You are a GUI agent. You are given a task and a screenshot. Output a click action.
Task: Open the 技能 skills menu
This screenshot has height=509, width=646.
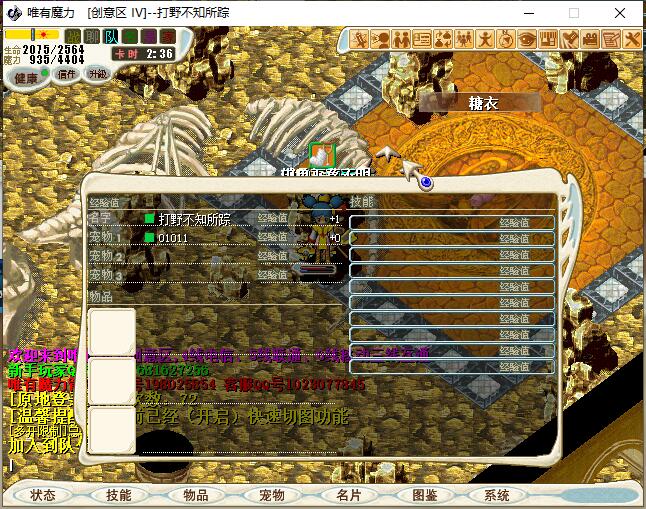click(x=119, y=495)
